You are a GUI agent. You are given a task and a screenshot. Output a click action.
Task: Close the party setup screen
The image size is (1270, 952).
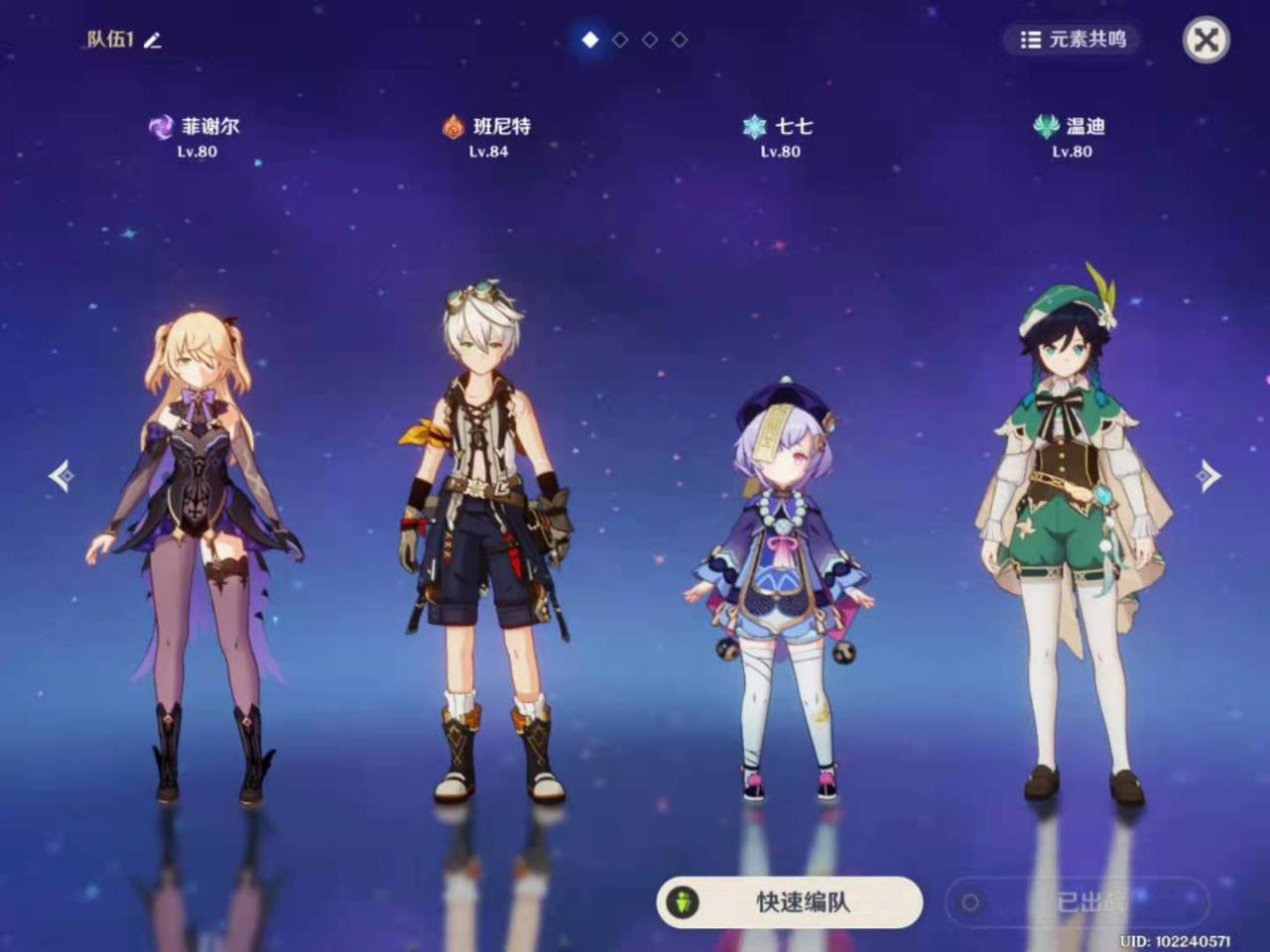pyautogui.click(x=1206, y=40)
